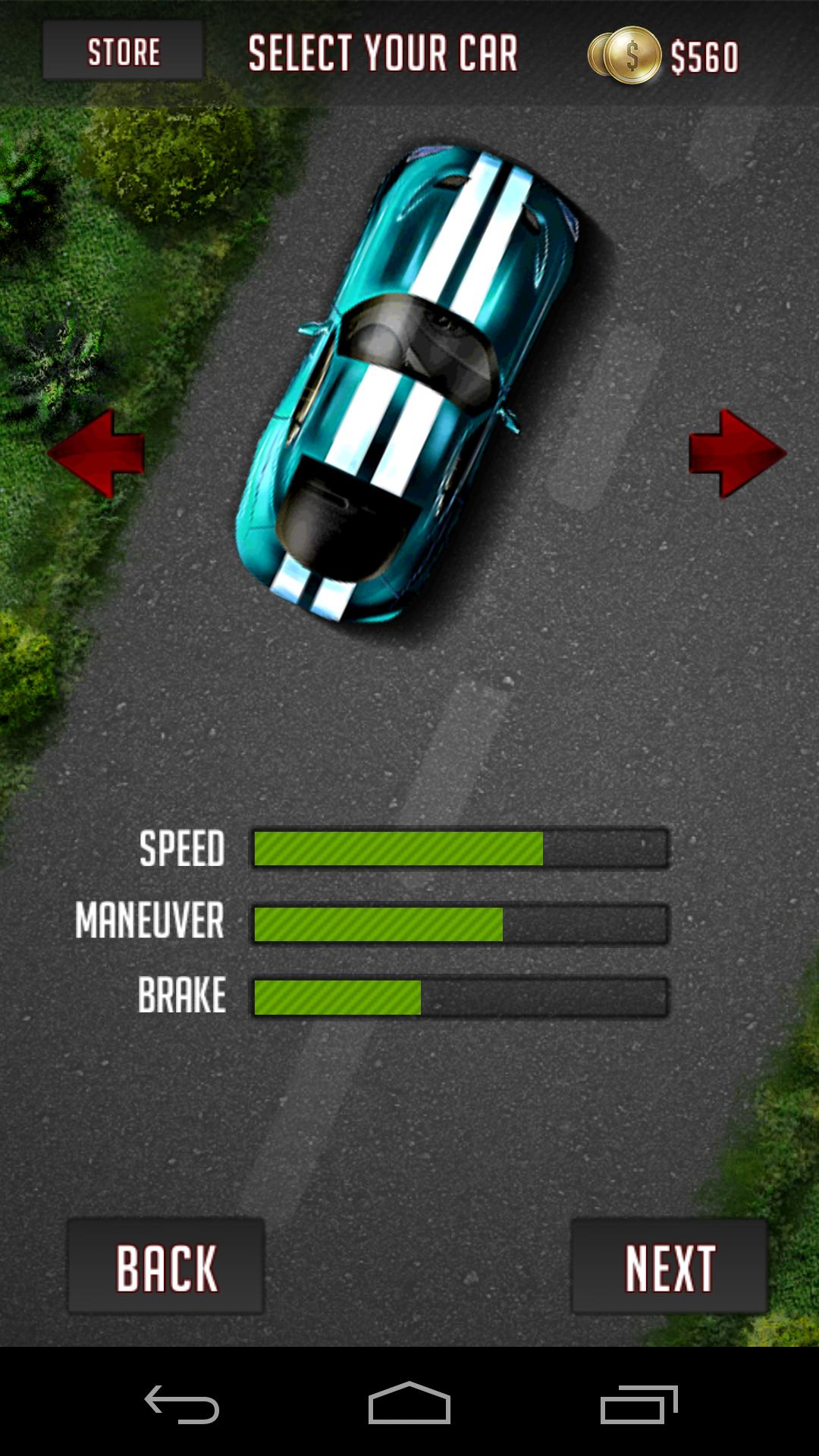
Task: Go back with the BACK button
Action: coord(166,1266)
